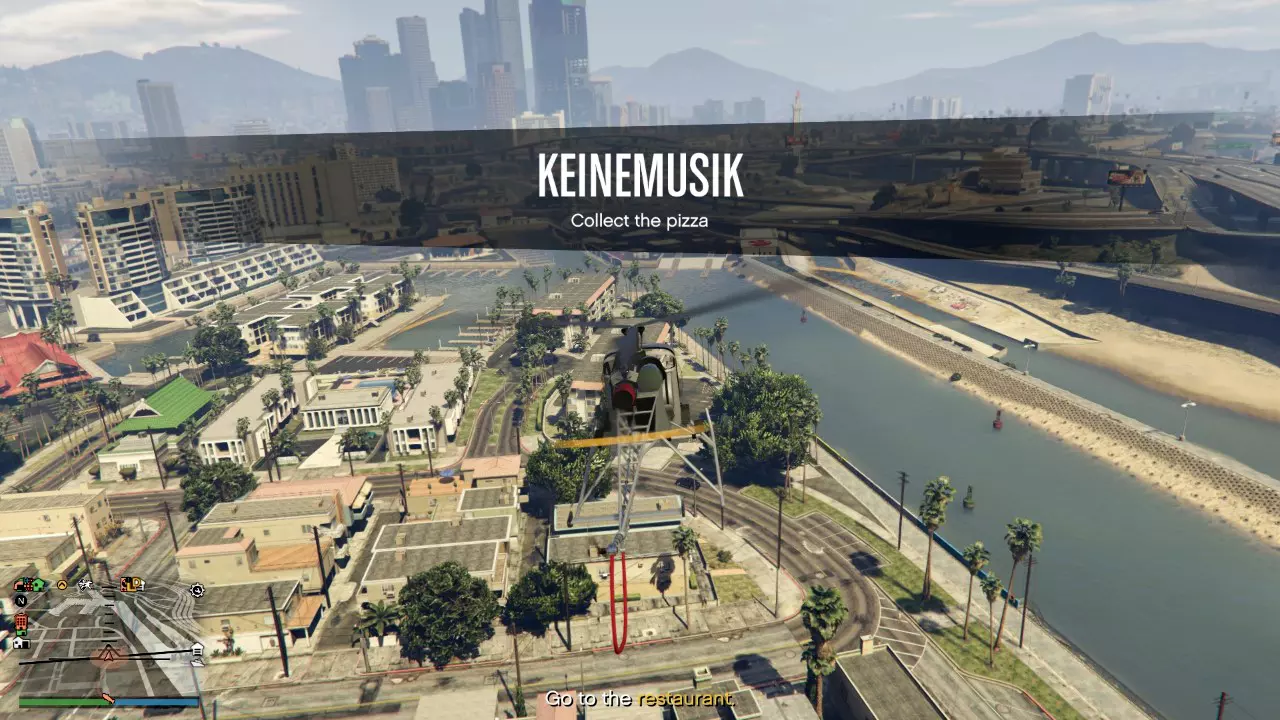Select the white helicopter icon above the minimap
The image size is (1280, 720).
[85, 585]
